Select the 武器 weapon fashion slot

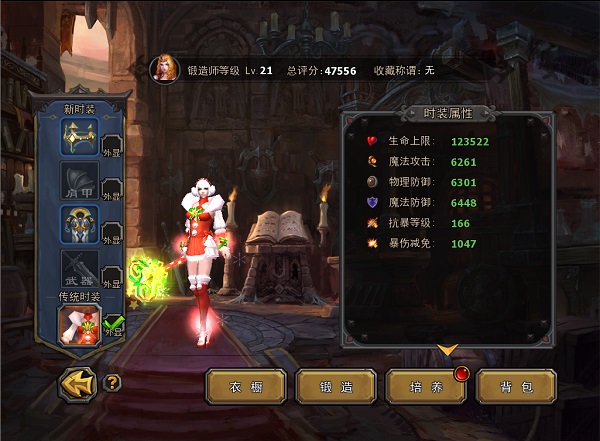[x=80, y=269]
